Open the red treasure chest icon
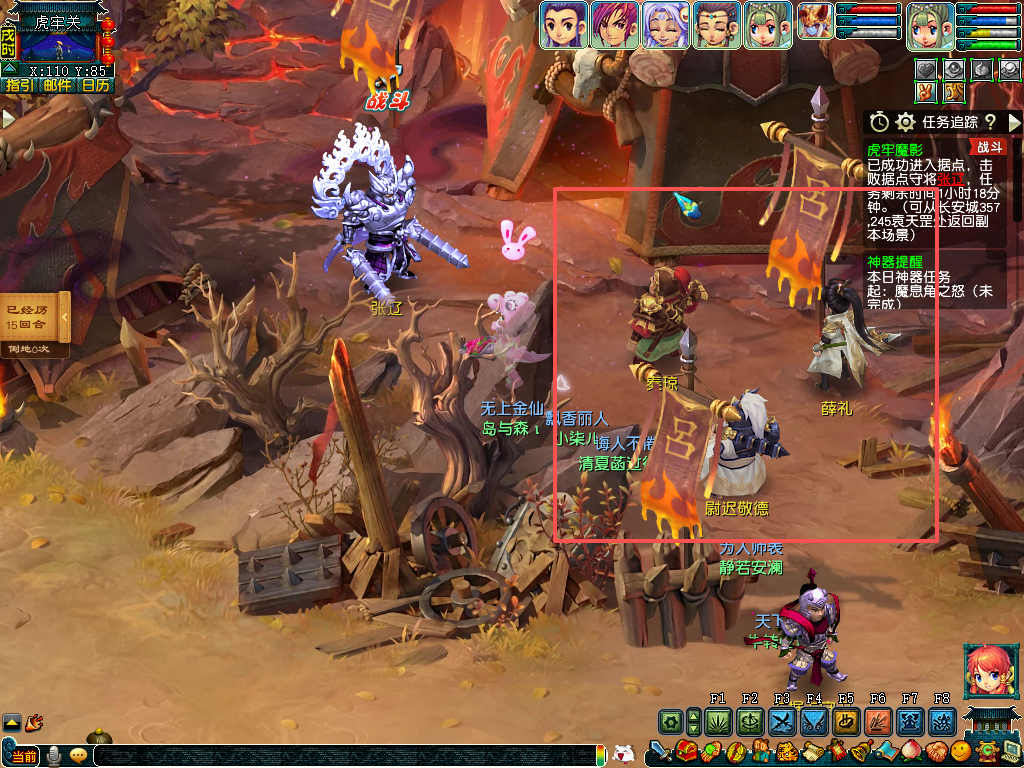This screenshot has width=1024, height=768. (x=686, y=752)
